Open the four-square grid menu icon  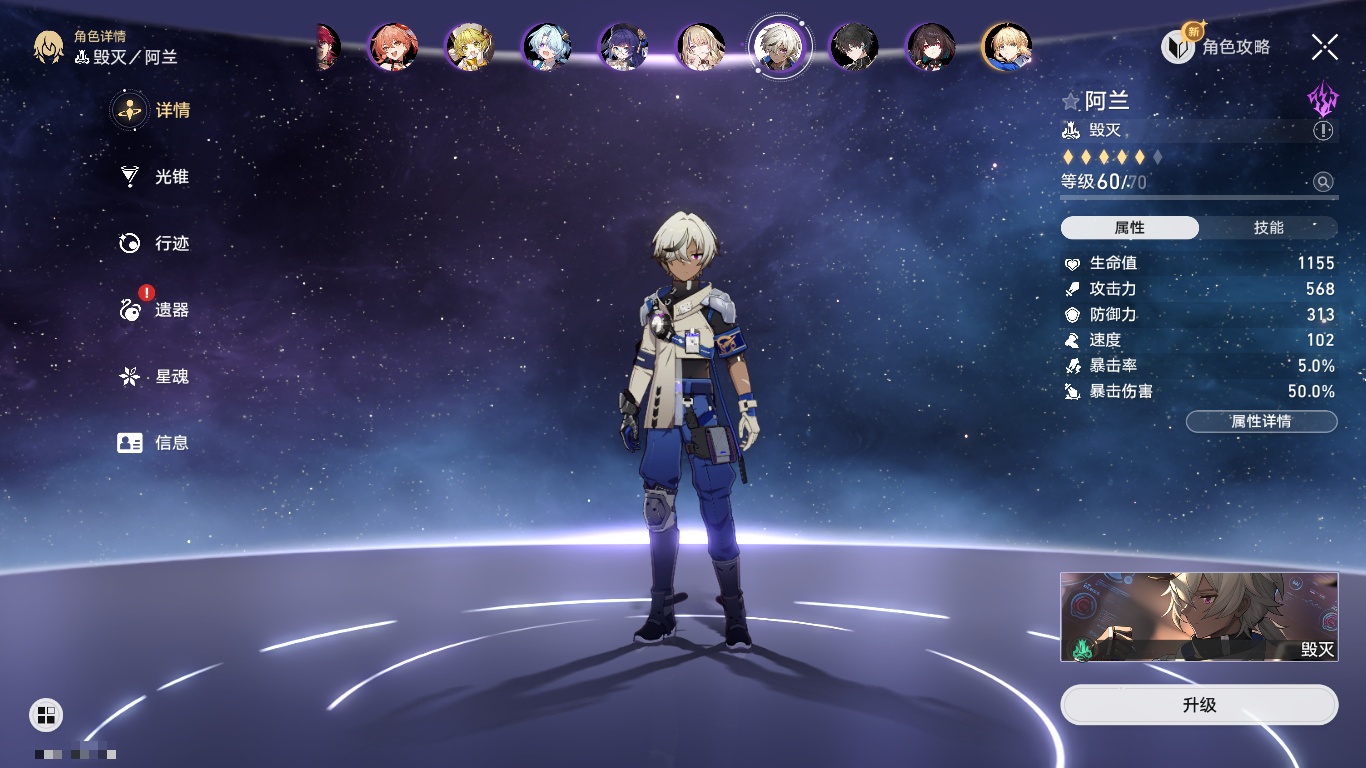tap(46, 714)
